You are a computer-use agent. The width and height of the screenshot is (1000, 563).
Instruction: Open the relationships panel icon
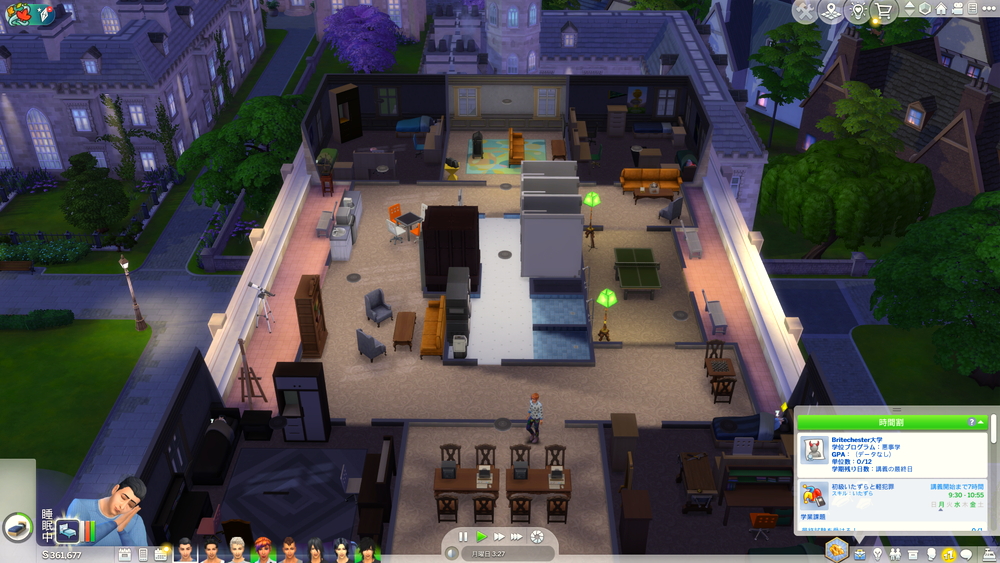pyautogui.click(x=895, y=553)
